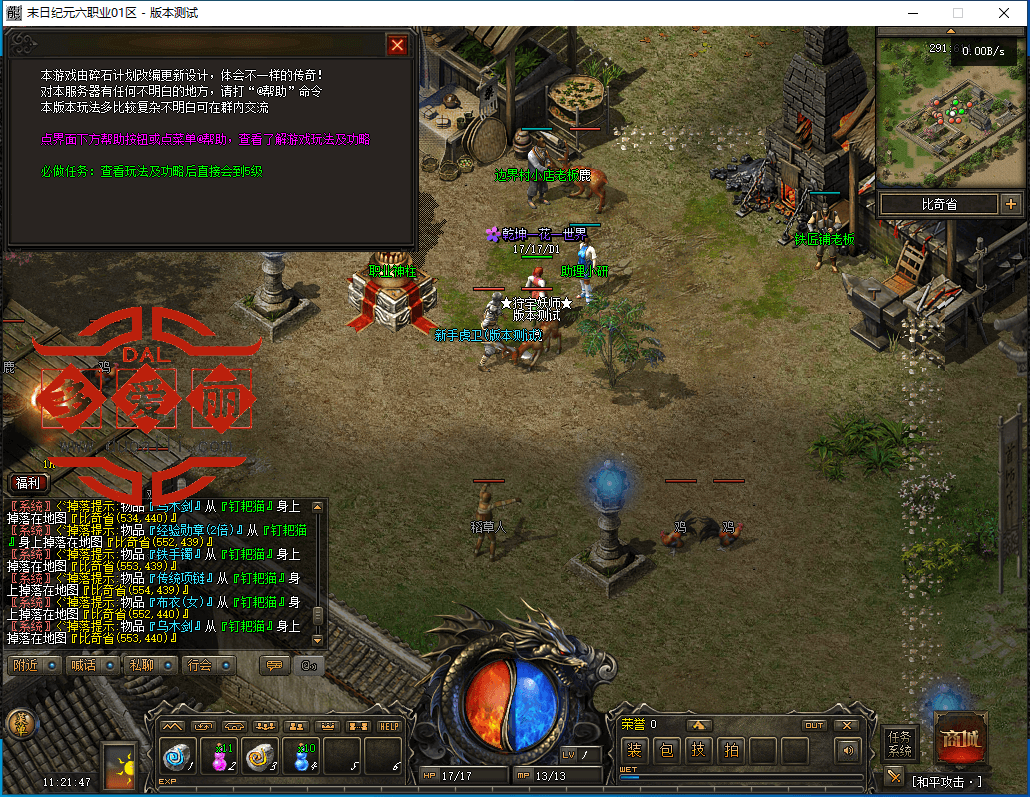
Task: Open the 拍 auction button
Action: (731, 750)
